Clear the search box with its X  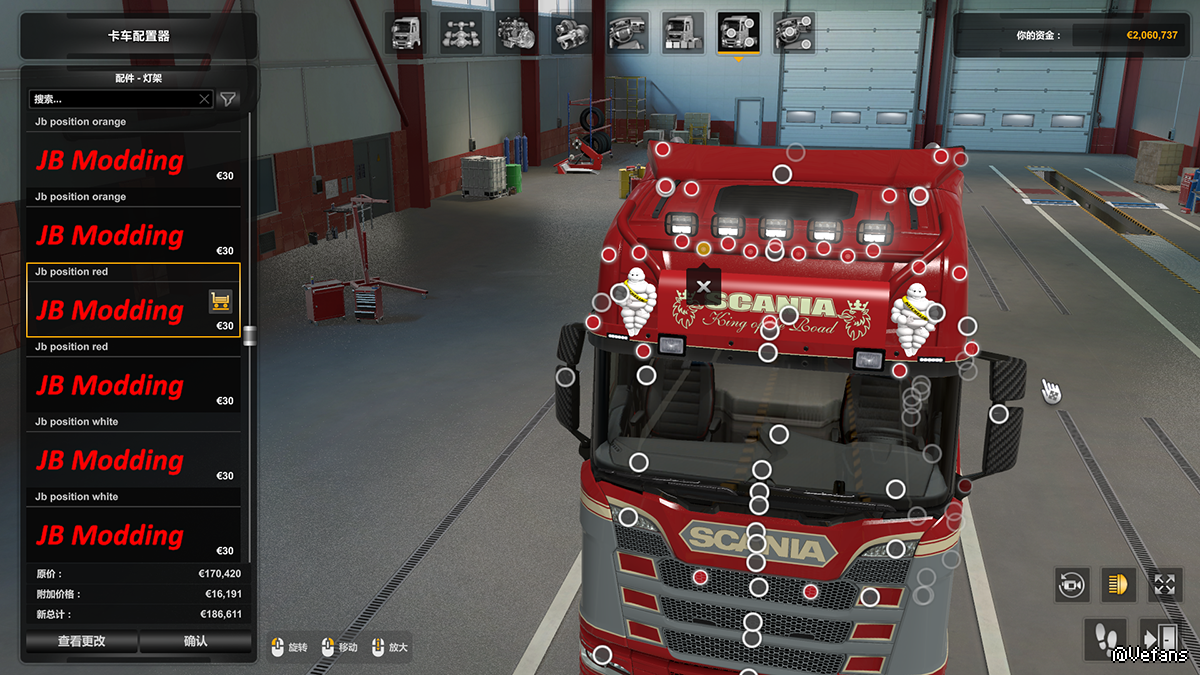pyautogui.click(x=205, y=99)
